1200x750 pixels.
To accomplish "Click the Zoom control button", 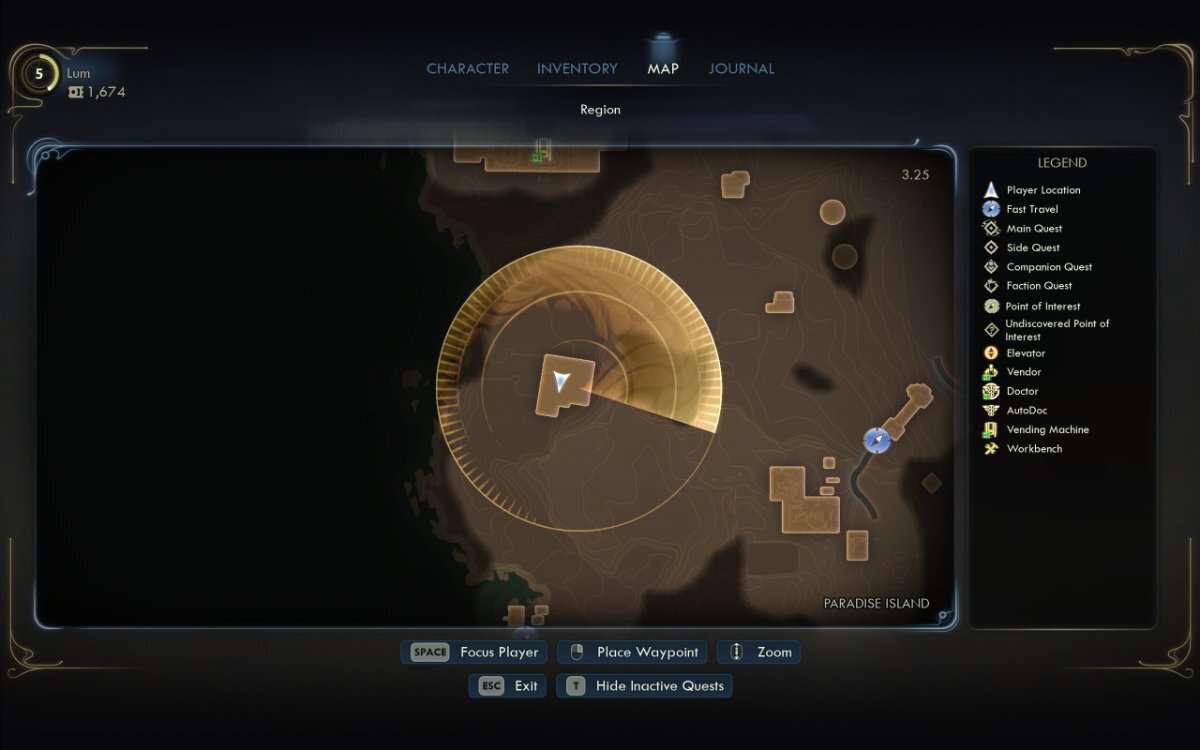I will click(x=760, y=652).
